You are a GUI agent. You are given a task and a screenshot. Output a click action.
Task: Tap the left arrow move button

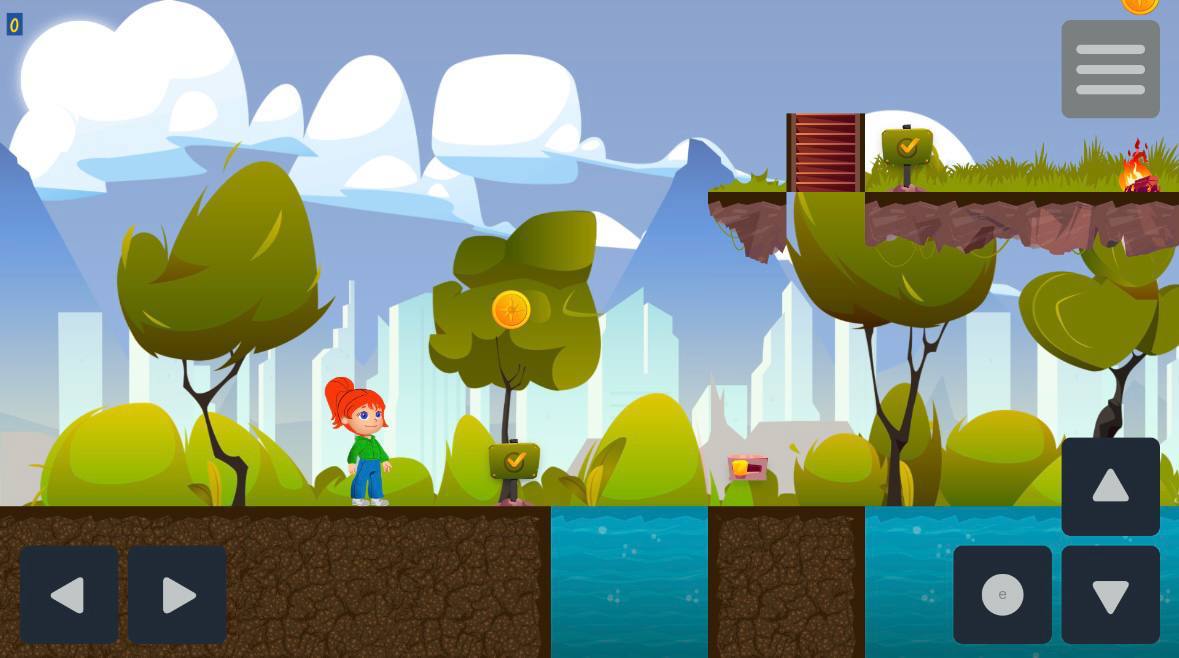(x=69, y=595)
